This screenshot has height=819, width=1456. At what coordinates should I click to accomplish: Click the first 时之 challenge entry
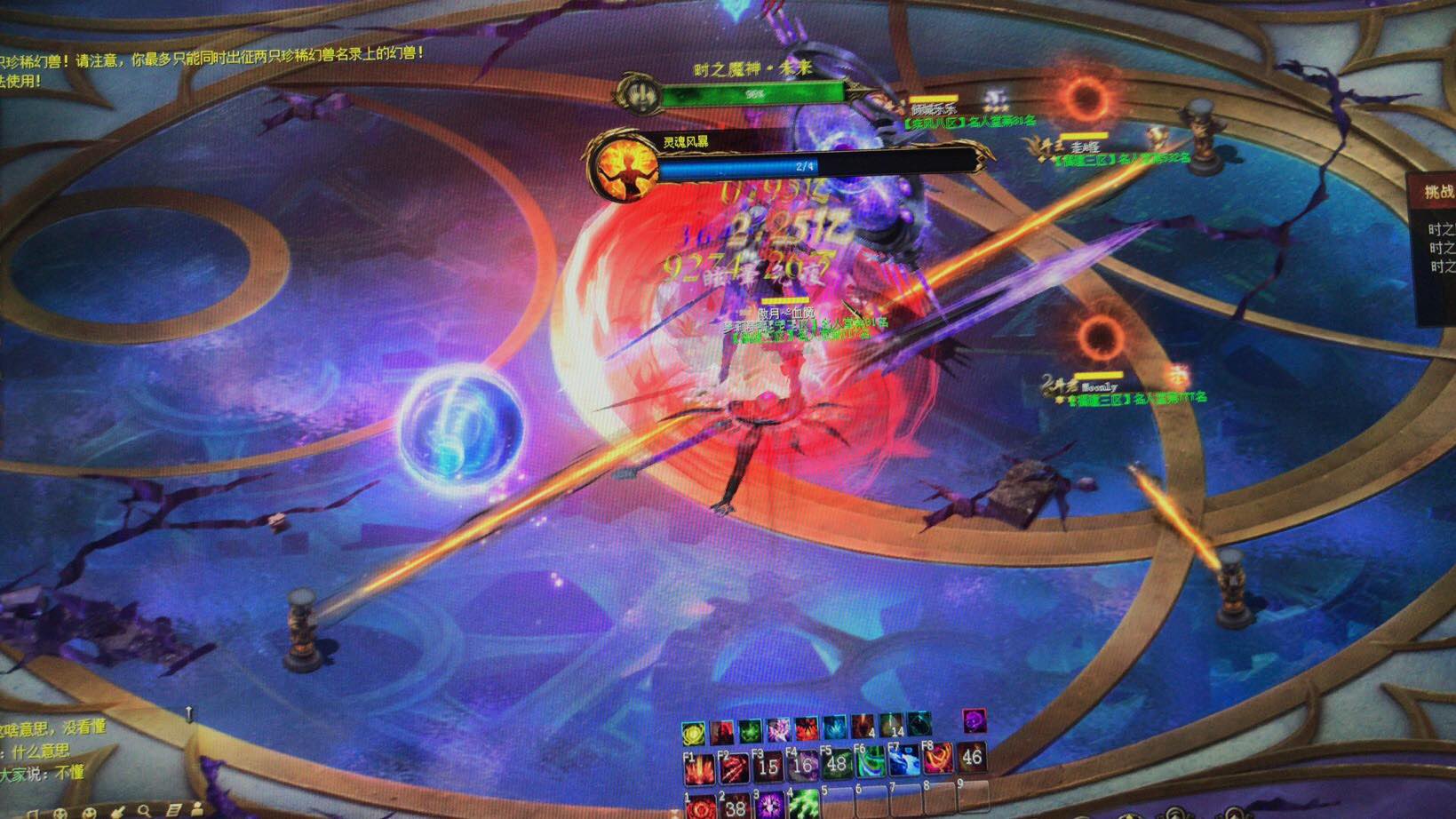pyautogui.click(x=1443, y=229)
